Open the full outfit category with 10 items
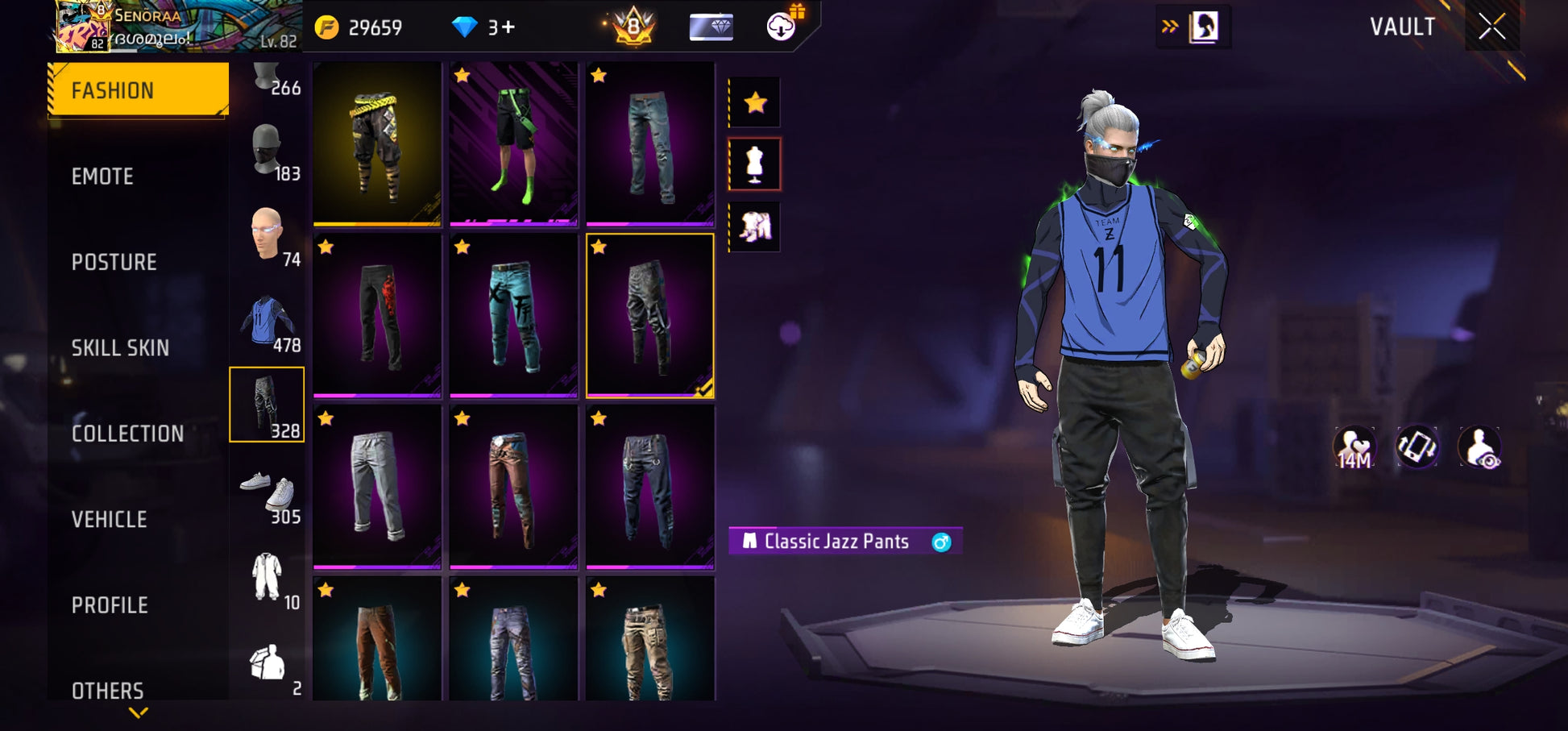Image resolution: width=1568 pixels, height=731 pixels. [x=268, y=579]
